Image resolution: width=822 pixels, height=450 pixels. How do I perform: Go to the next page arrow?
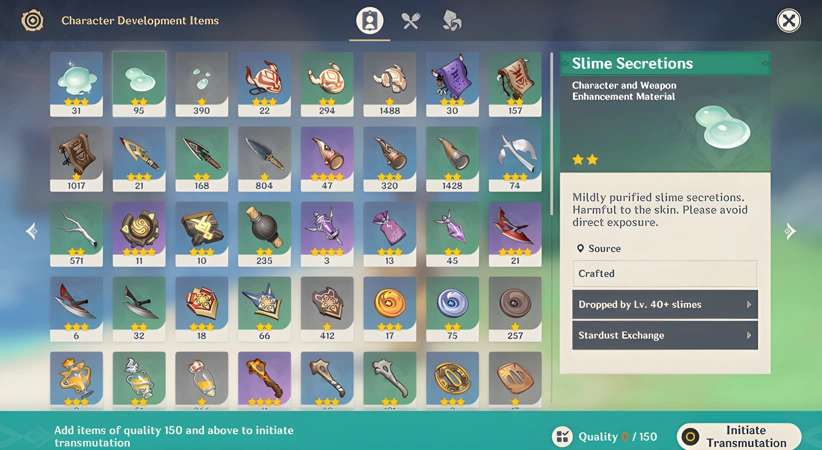click(790, 231)
